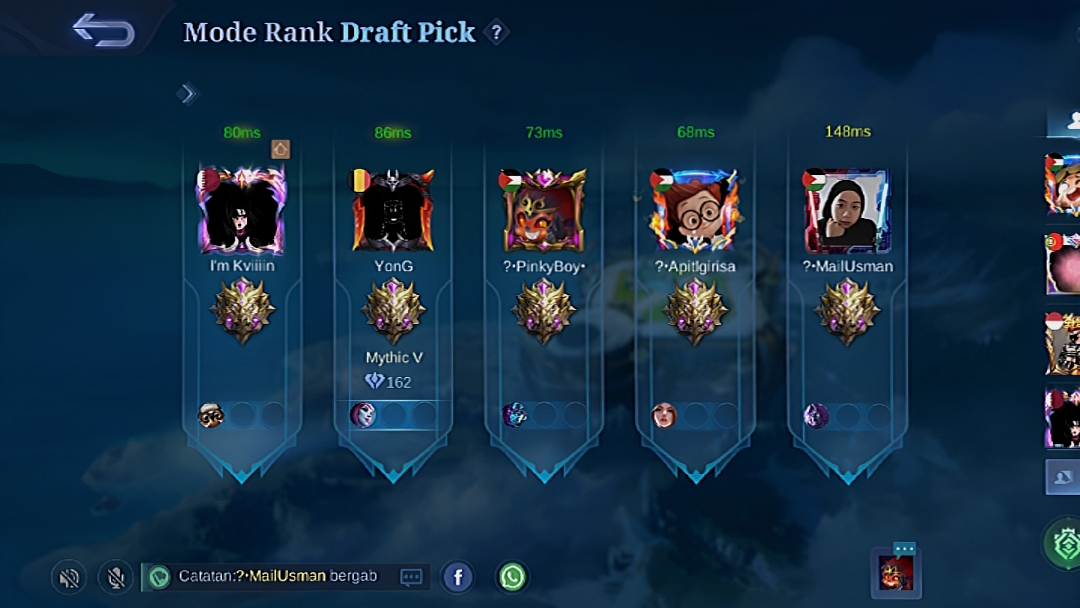1080x608 pixels.
Task: Select MailUsman's preferred hero icon
Action: pyautogui.click(x=816, y=415)
